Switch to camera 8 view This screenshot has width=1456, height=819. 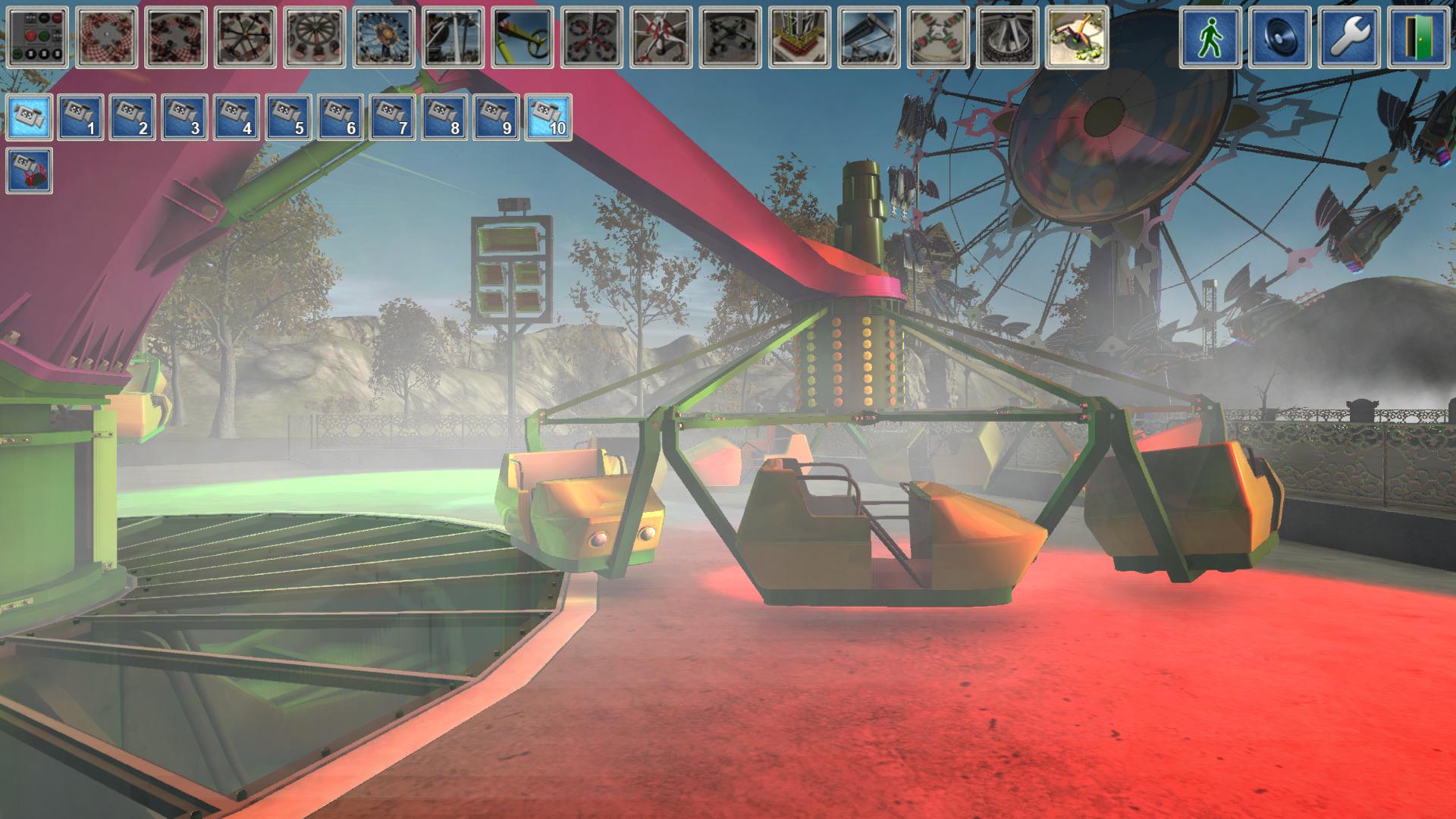(x=444, y=118)
